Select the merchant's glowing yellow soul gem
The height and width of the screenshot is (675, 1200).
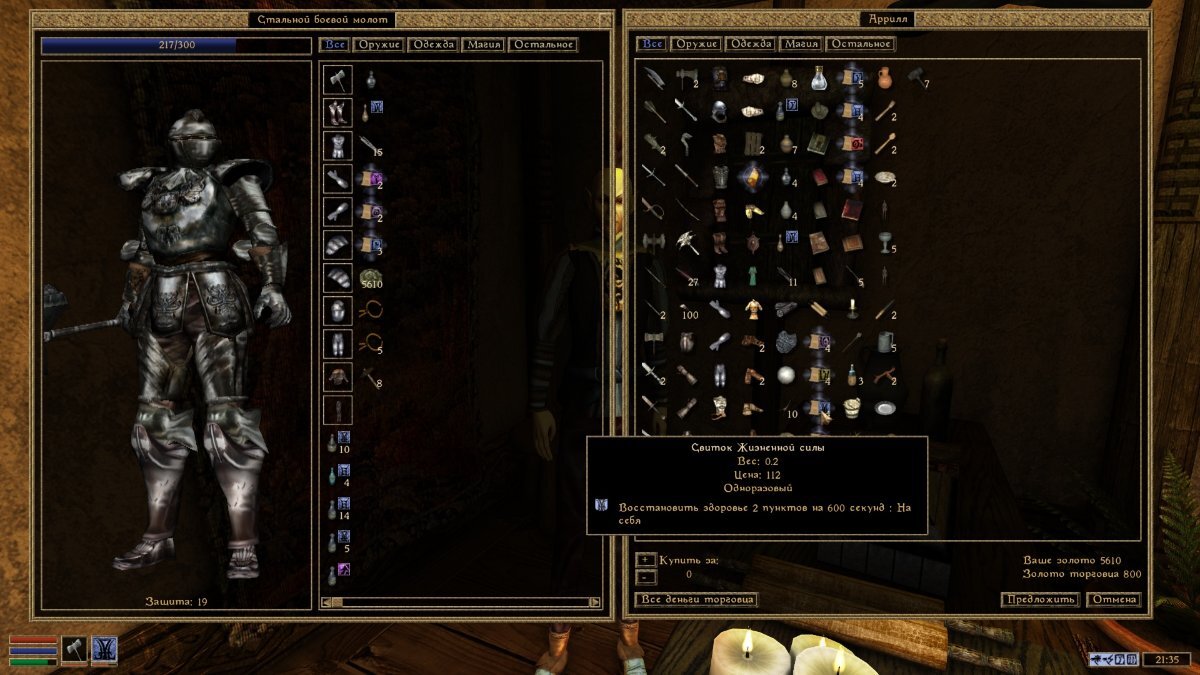(x=751, y=176)
